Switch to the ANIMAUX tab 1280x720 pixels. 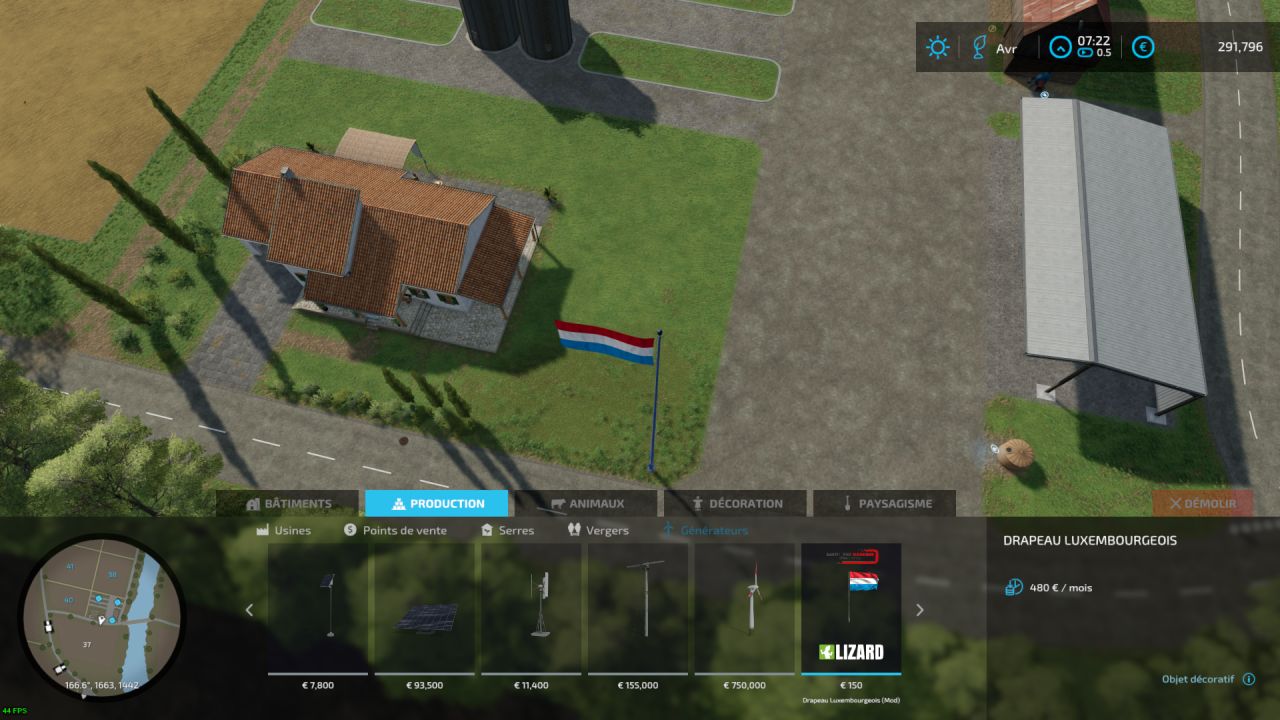(588, 503)
